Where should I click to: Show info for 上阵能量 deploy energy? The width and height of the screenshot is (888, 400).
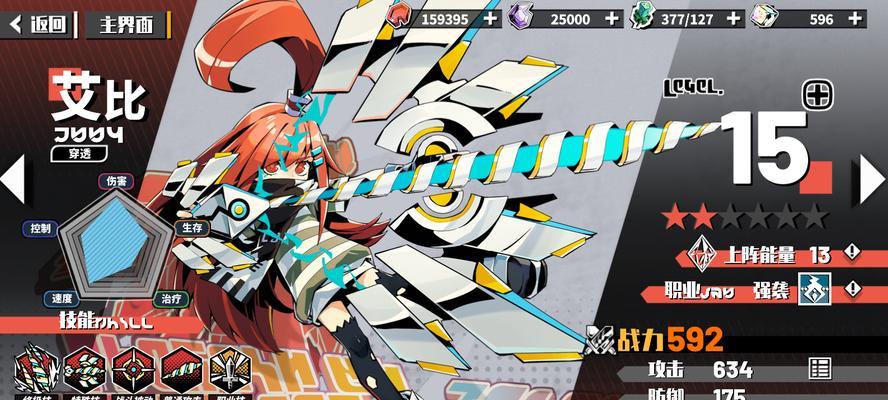852,253
